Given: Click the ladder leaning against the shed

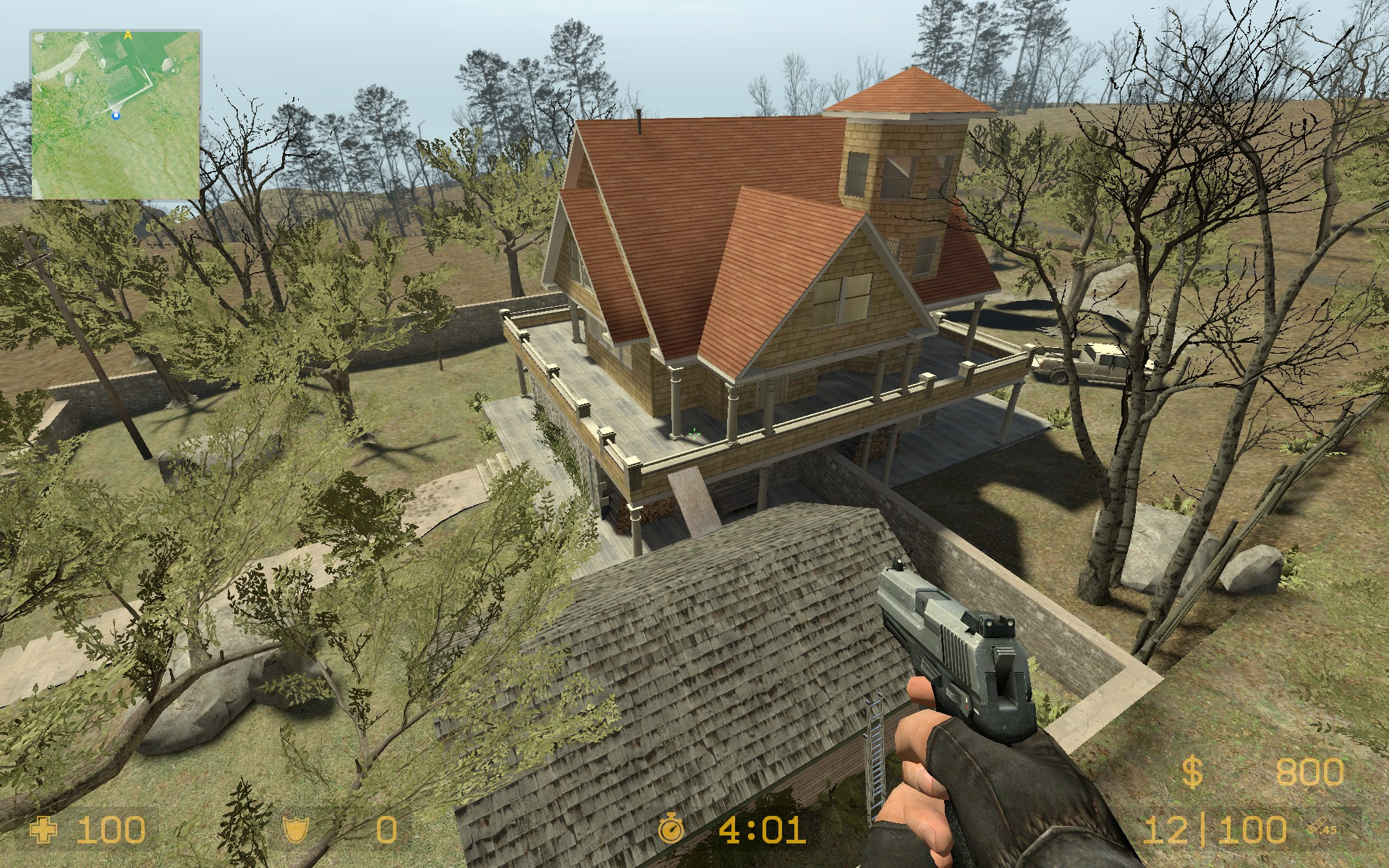Looking at the screenshot, I should pos(875,749).
